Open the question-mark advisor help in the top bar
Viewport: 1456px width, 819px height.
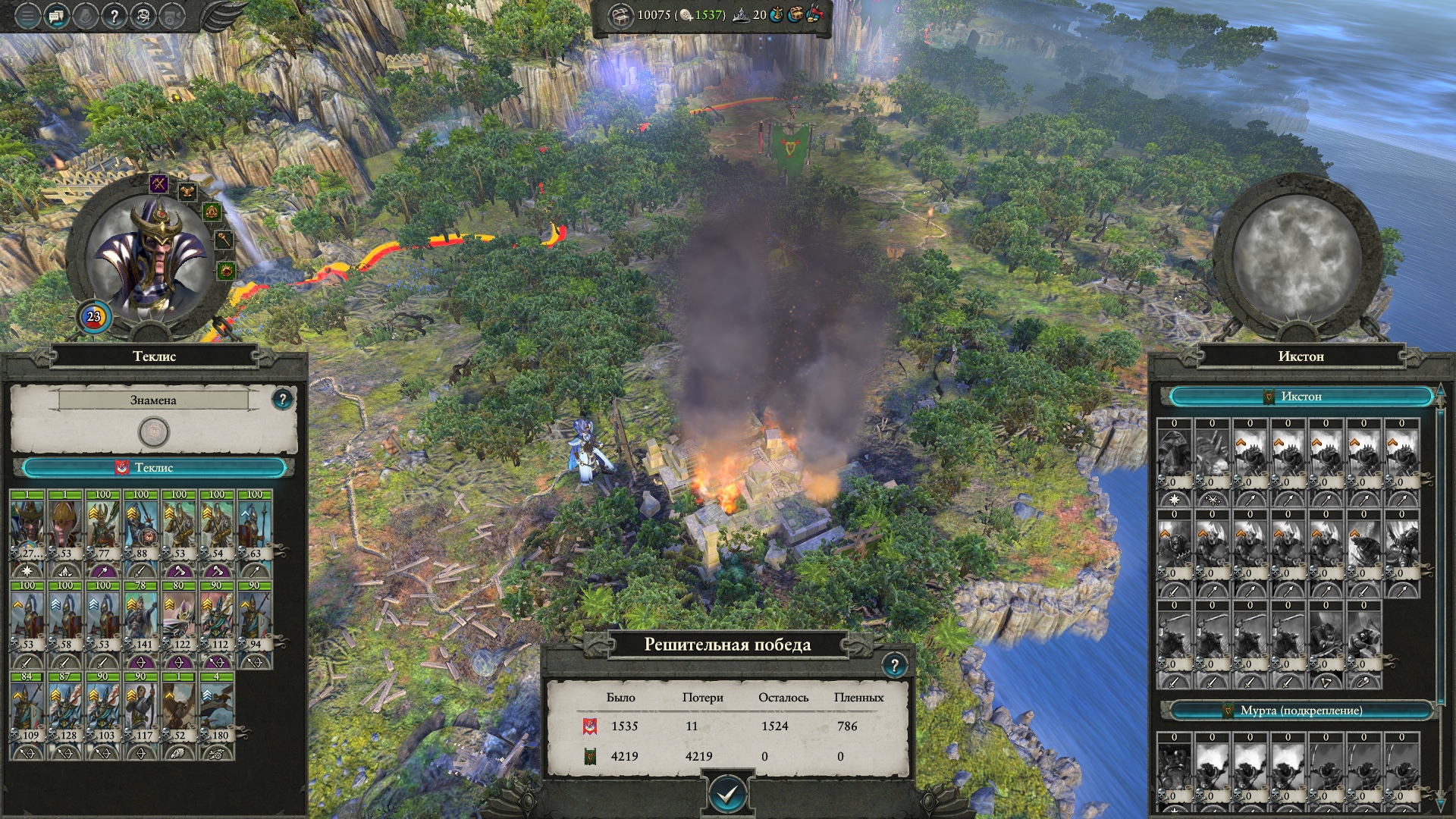[114, 16]
